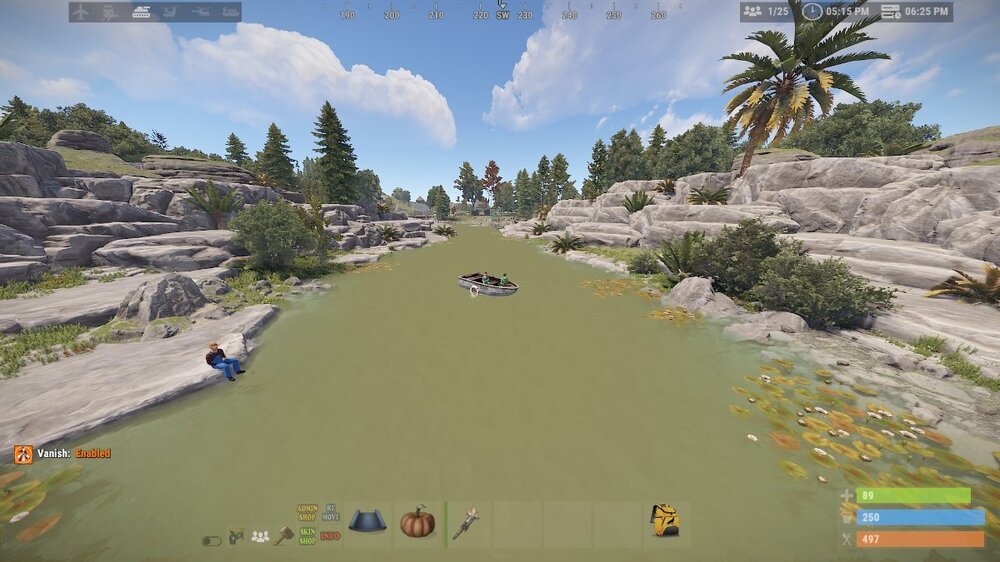1000x562 pixels.
Task: Open the red Info button
Action: click(330, 536)
